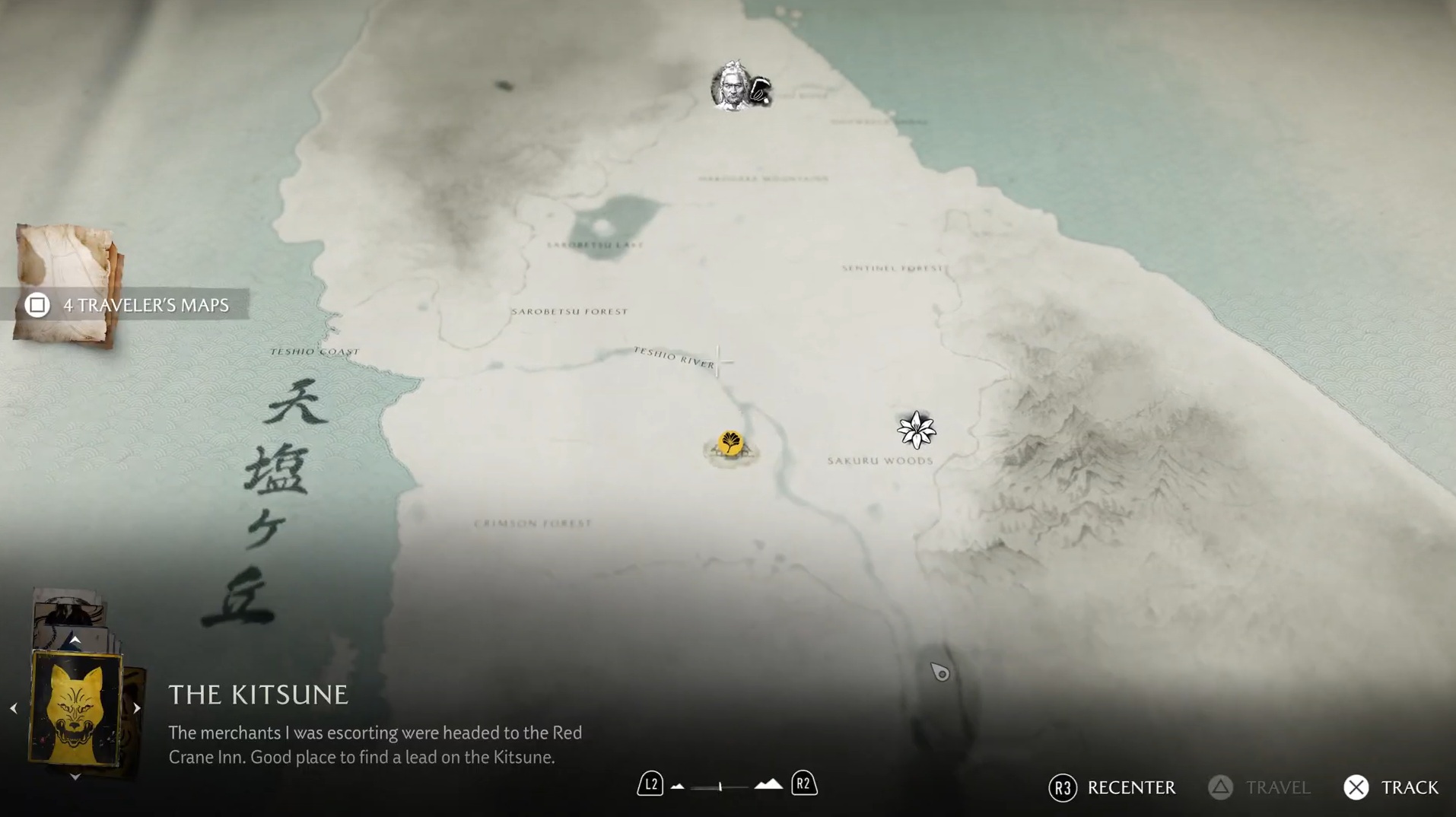Select the kusarigama weapon map marker
Screen dimensions: 1456x817
[760, 92]
